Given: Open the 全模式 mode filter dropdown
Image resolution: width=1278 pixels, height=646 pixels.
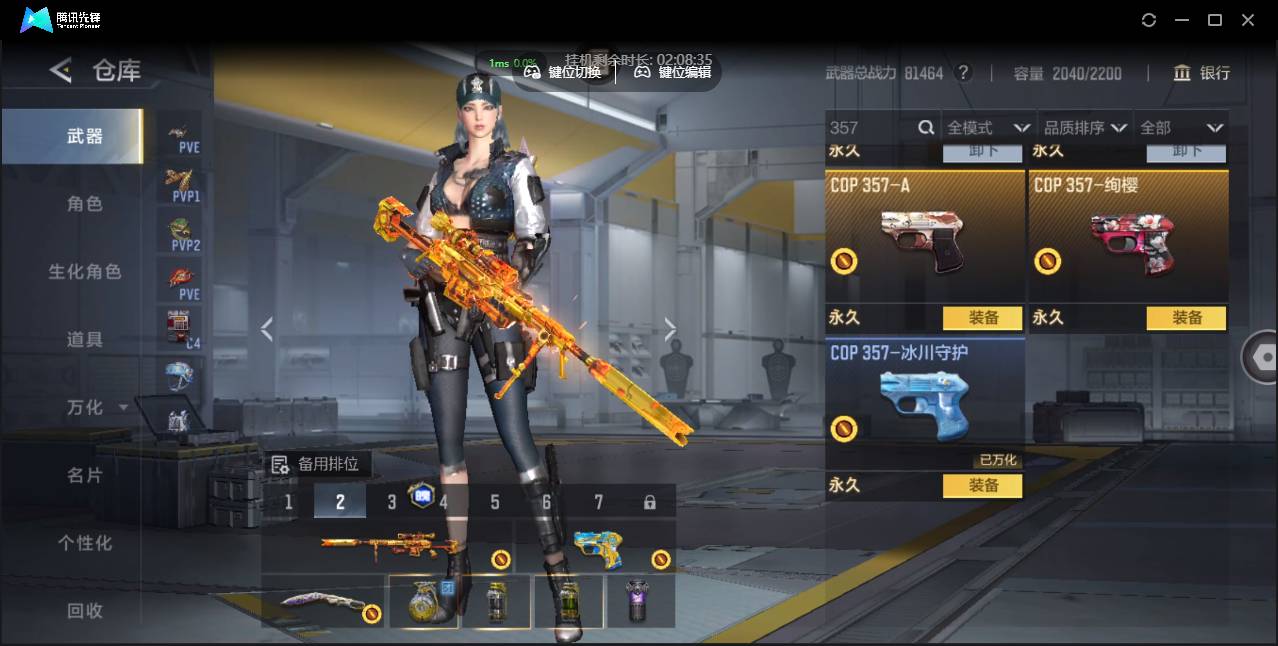Looking at the screenshot, I should pos(988,128).
